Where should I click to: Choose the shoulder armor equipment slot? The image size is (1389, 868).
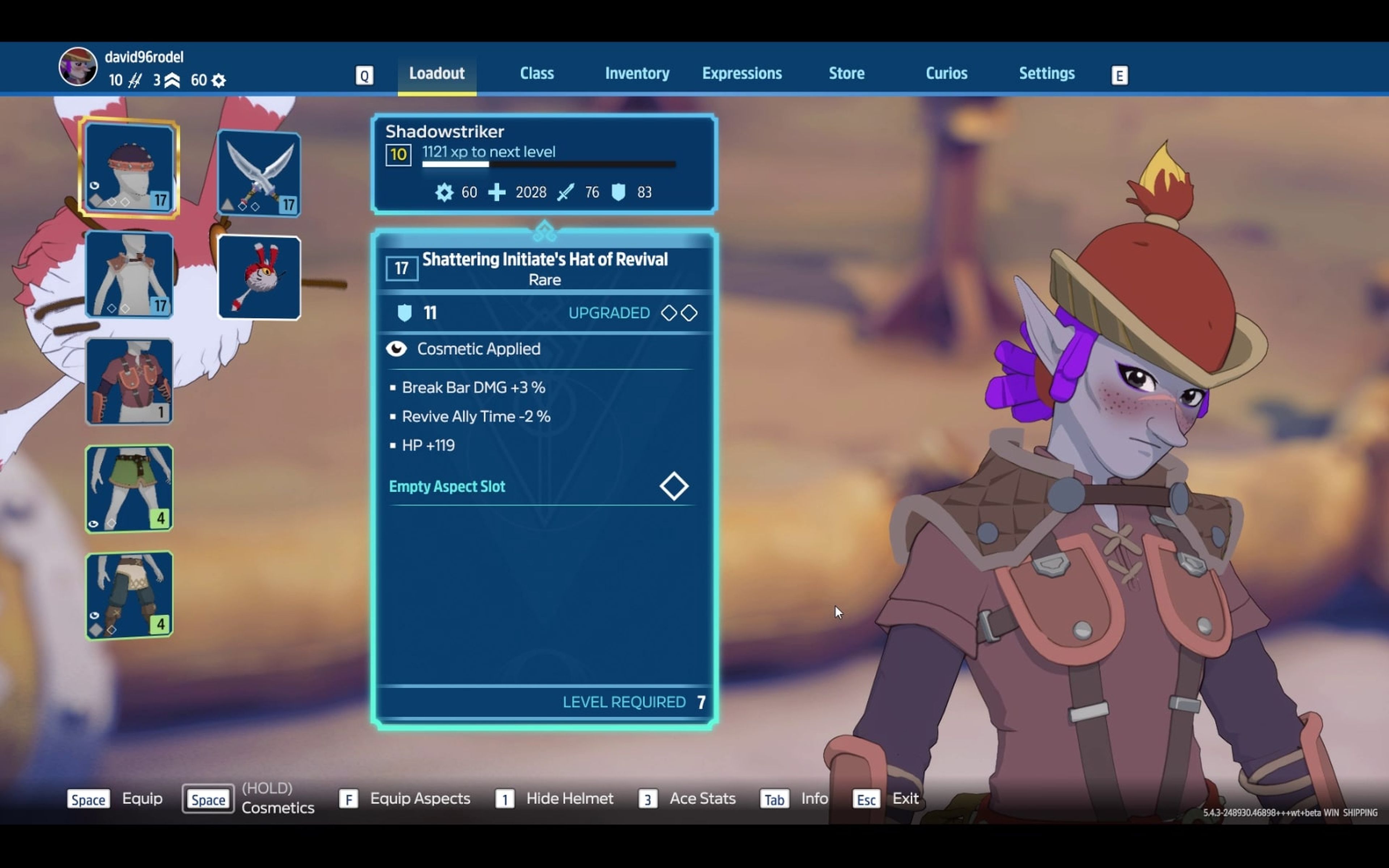click(129, 275)
